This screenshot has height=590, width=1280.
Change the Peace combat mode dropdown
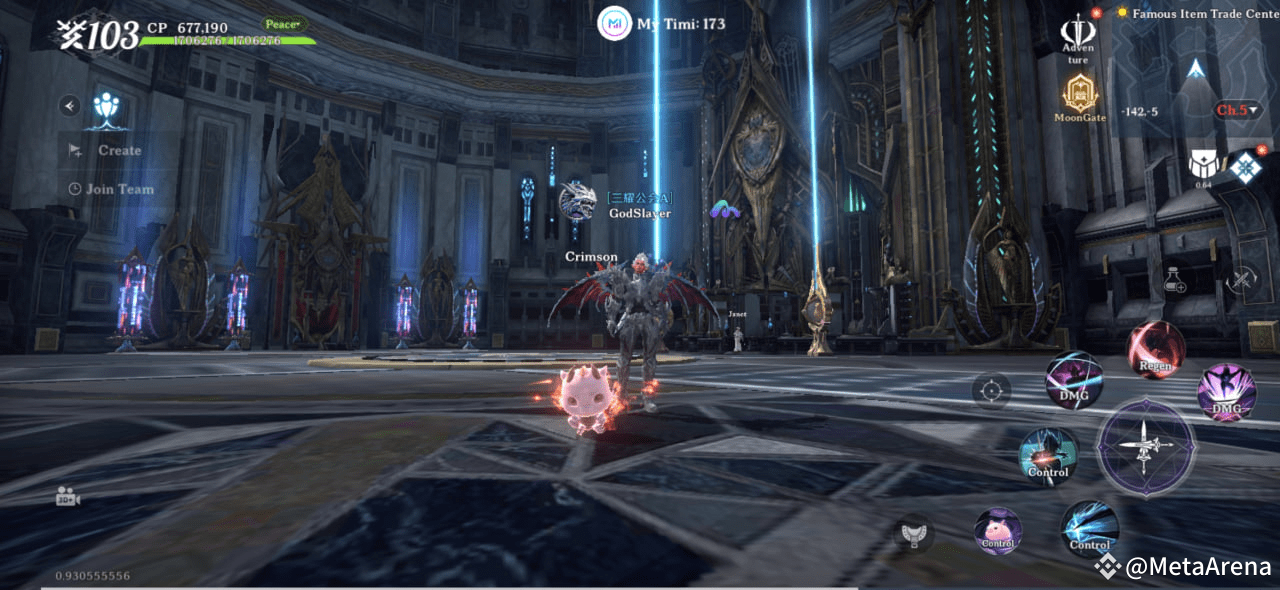click(286, 23)
